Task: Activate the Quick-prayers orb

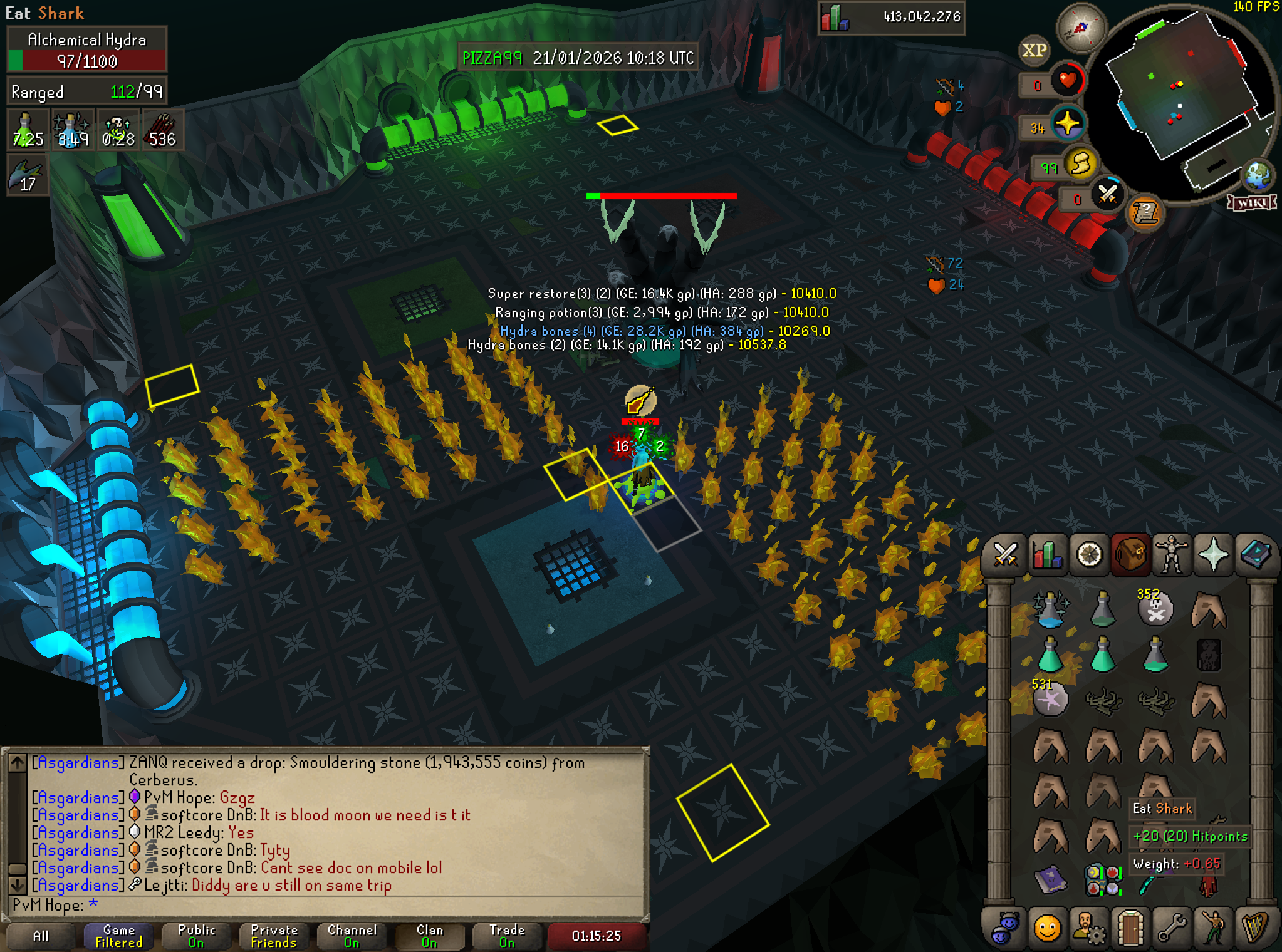Action: coord(1067,123)
